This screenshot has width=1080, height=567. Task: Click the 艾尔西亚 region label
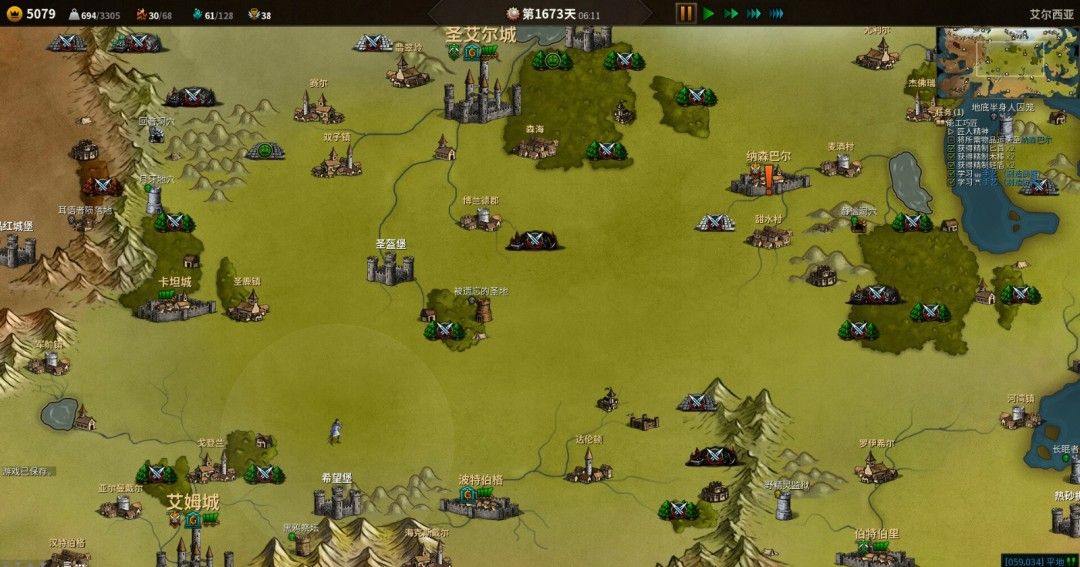(x=1052, y=15)
